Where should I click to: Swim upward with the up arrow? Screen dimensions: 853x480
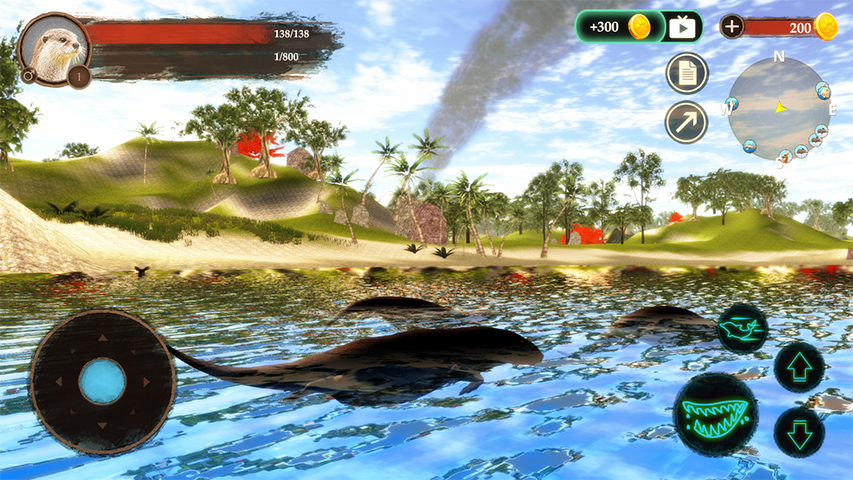pos(799,368)
